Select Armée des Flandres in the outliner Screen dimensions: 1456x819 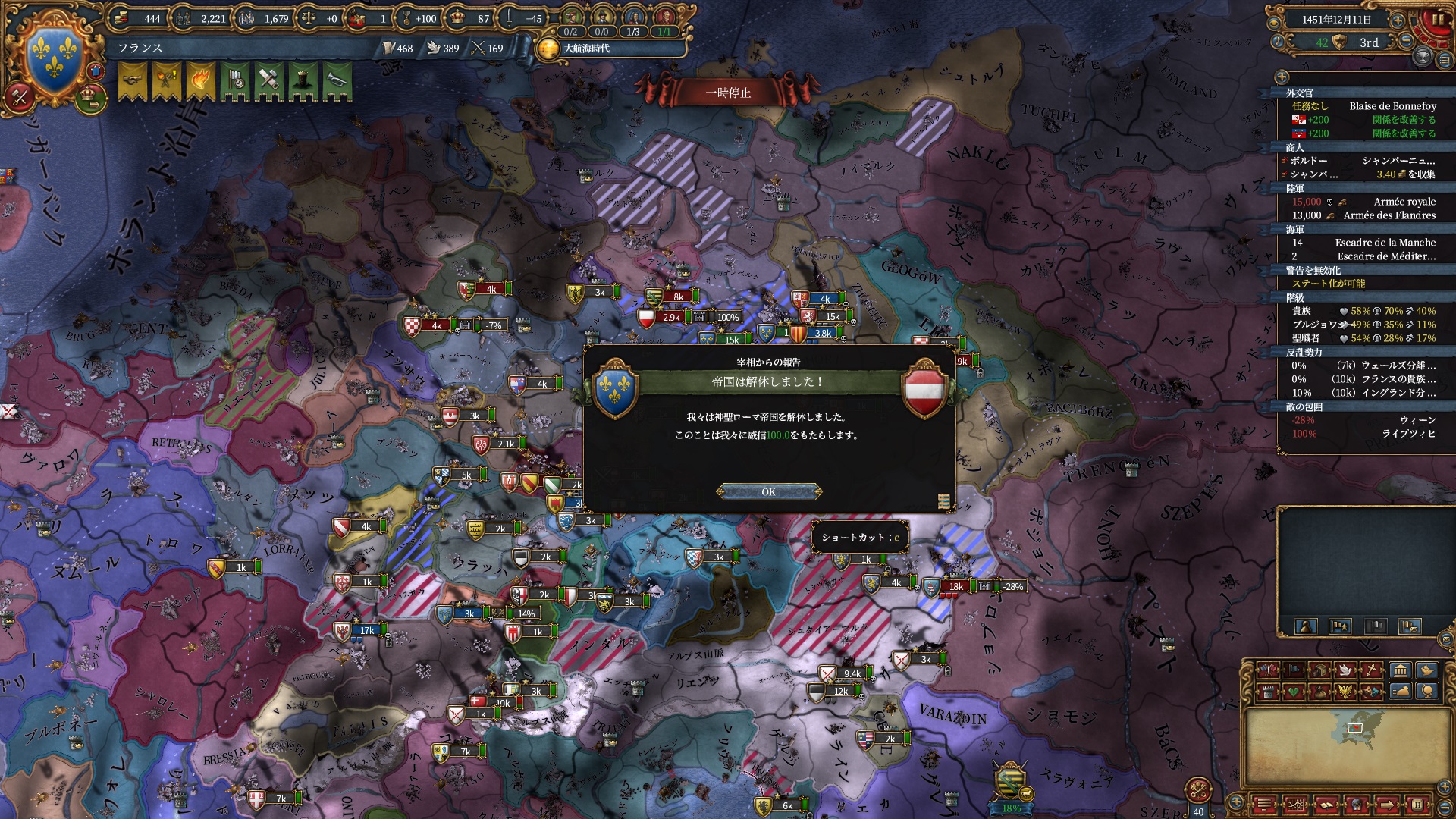[1389, 215]
